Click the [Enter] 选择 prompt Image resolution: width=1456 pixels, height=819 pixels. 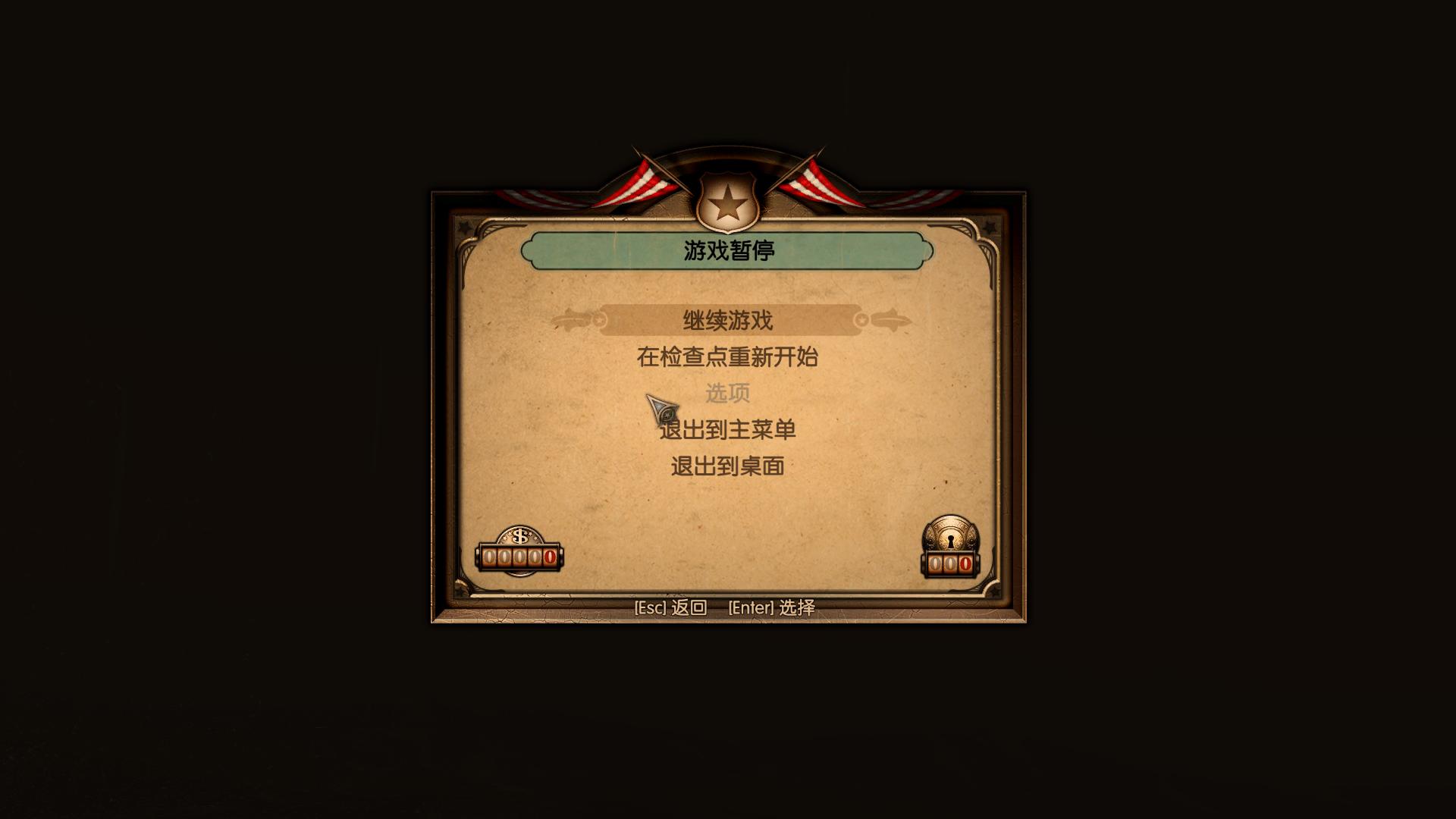[770, 607]
